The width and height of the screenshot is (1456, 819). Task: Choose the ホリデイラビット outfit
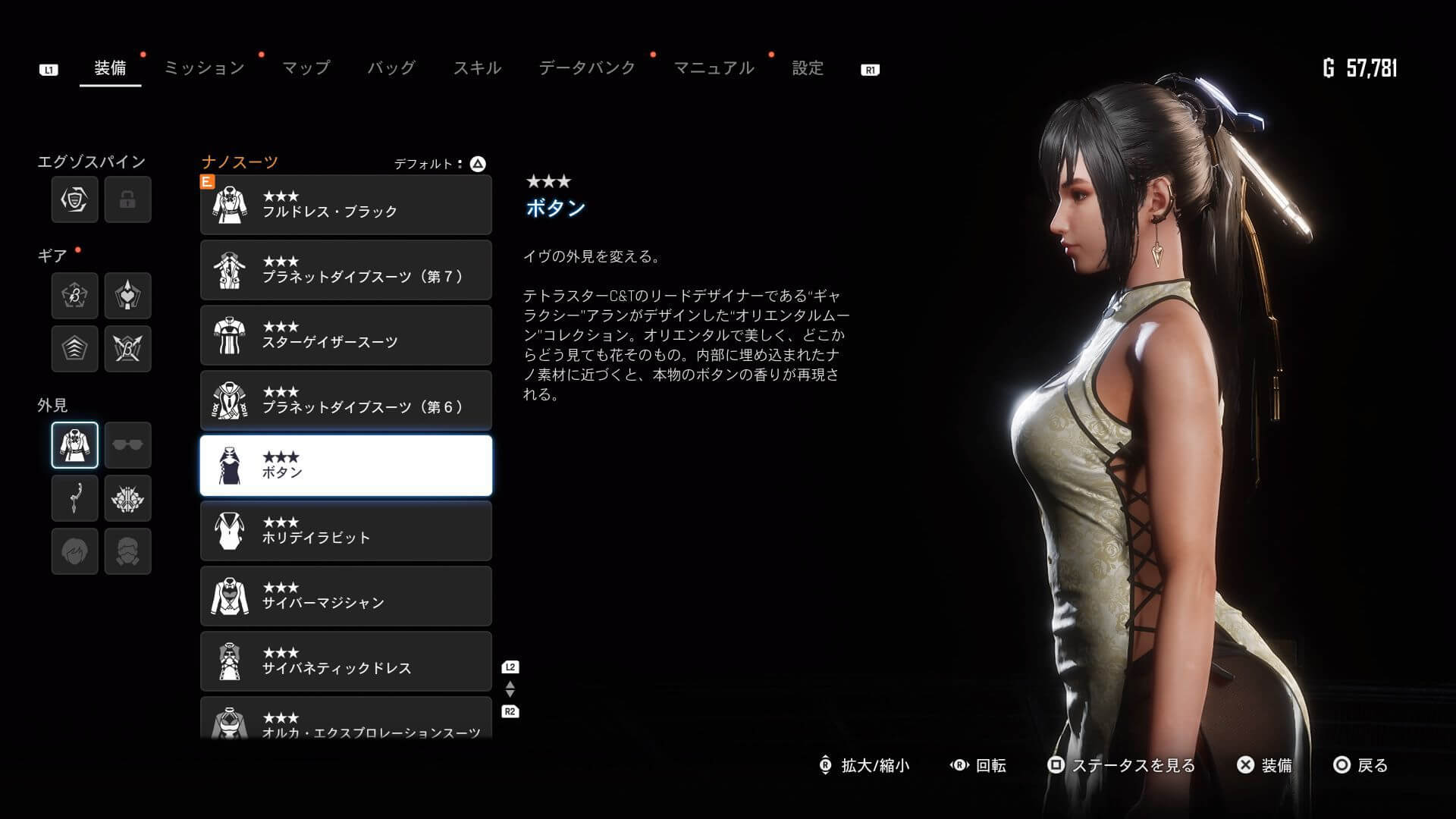coord(346,531)
